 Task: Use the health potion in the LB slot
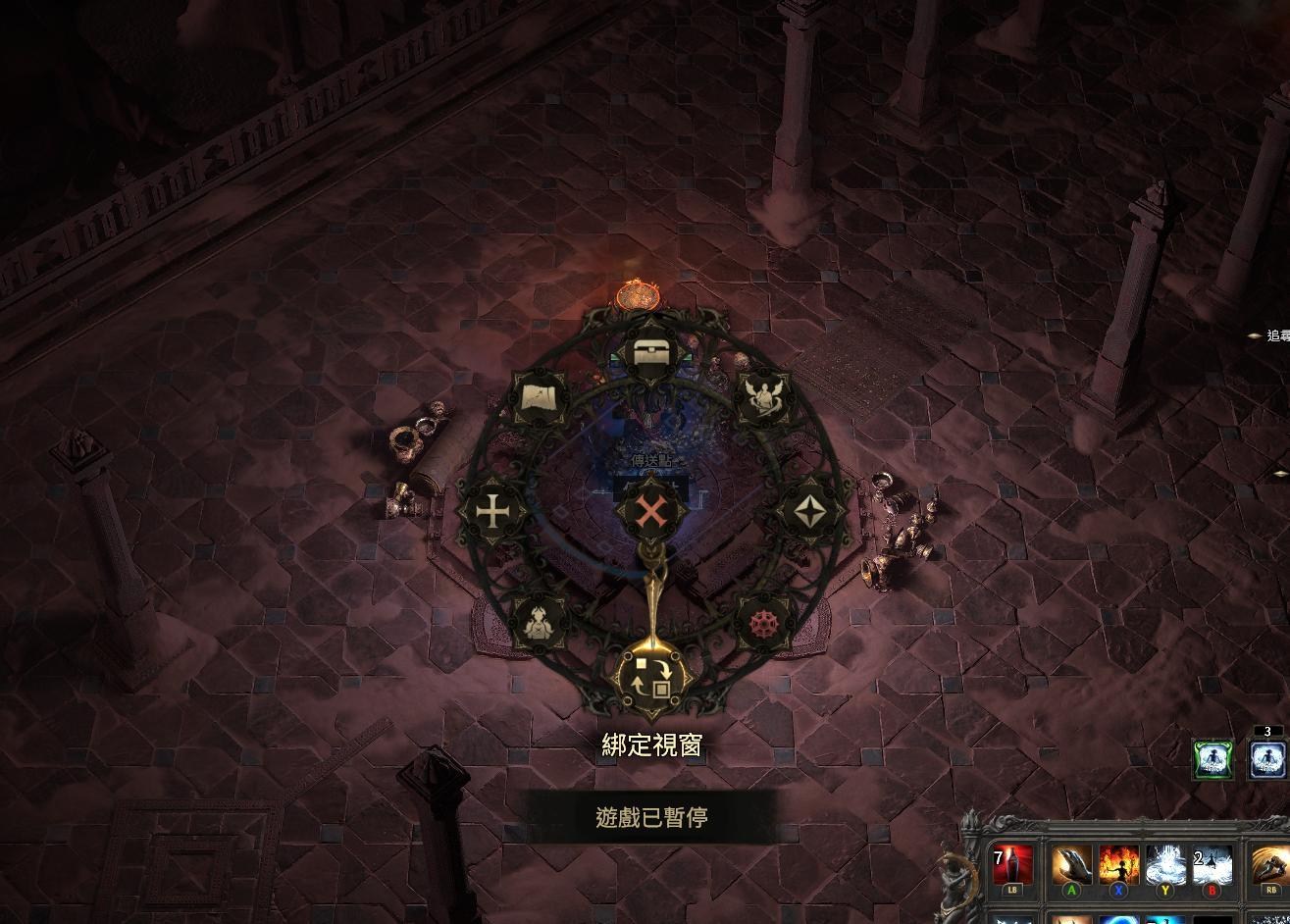[x=1010, y=863]
